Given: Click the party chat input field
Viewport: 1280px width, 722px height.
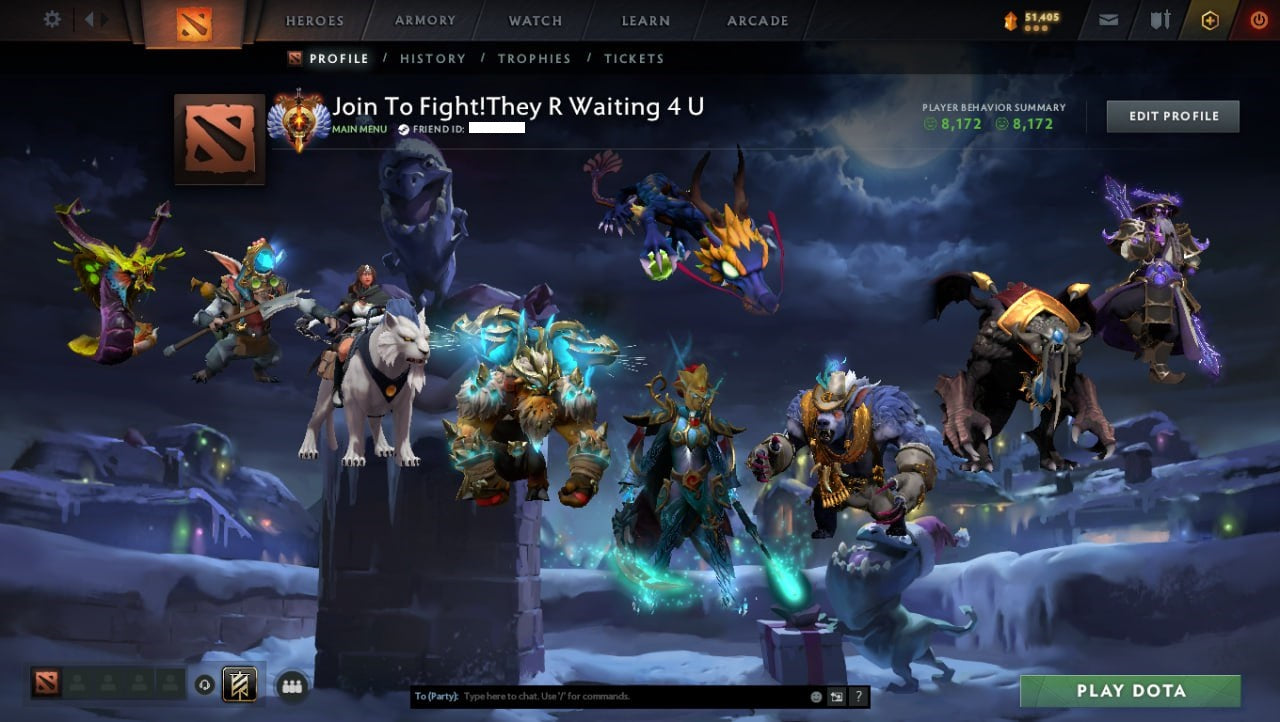Looking at the screenshot, I should [x=600, y=697].
